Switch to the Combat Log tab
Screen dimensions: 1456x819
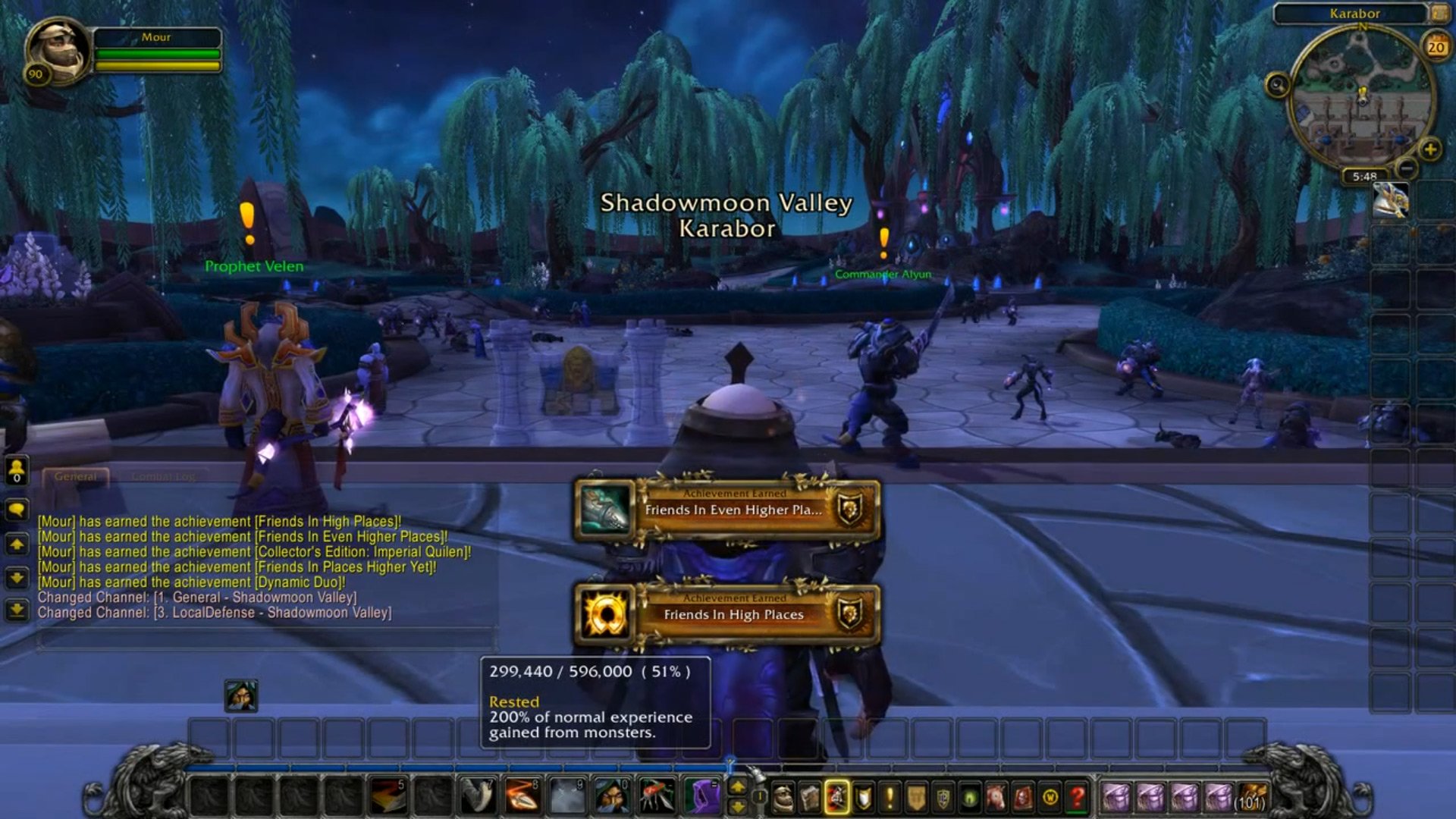(x=163, y=476)
